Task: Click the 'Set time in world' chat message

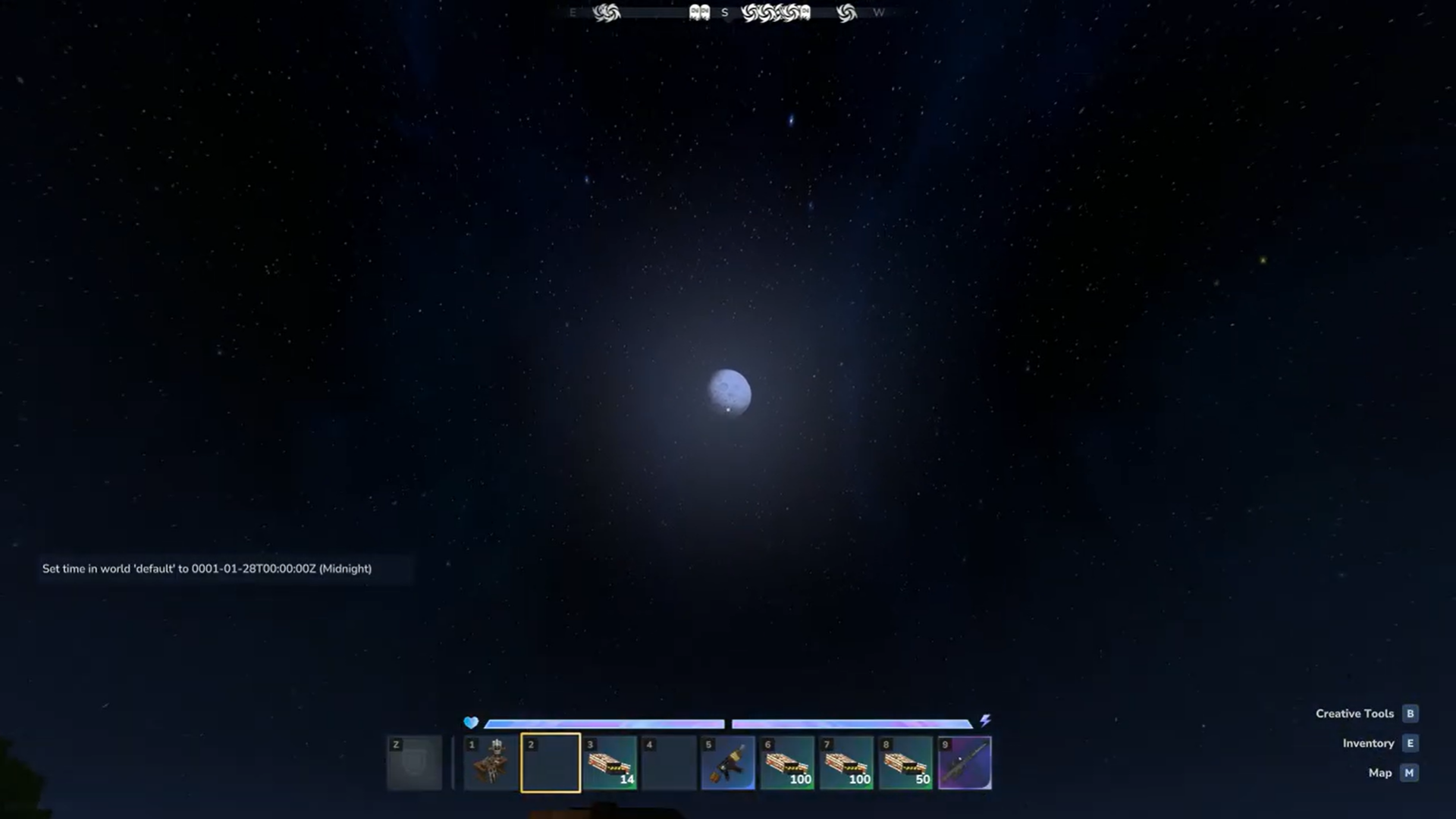Action: click(207, 568)
